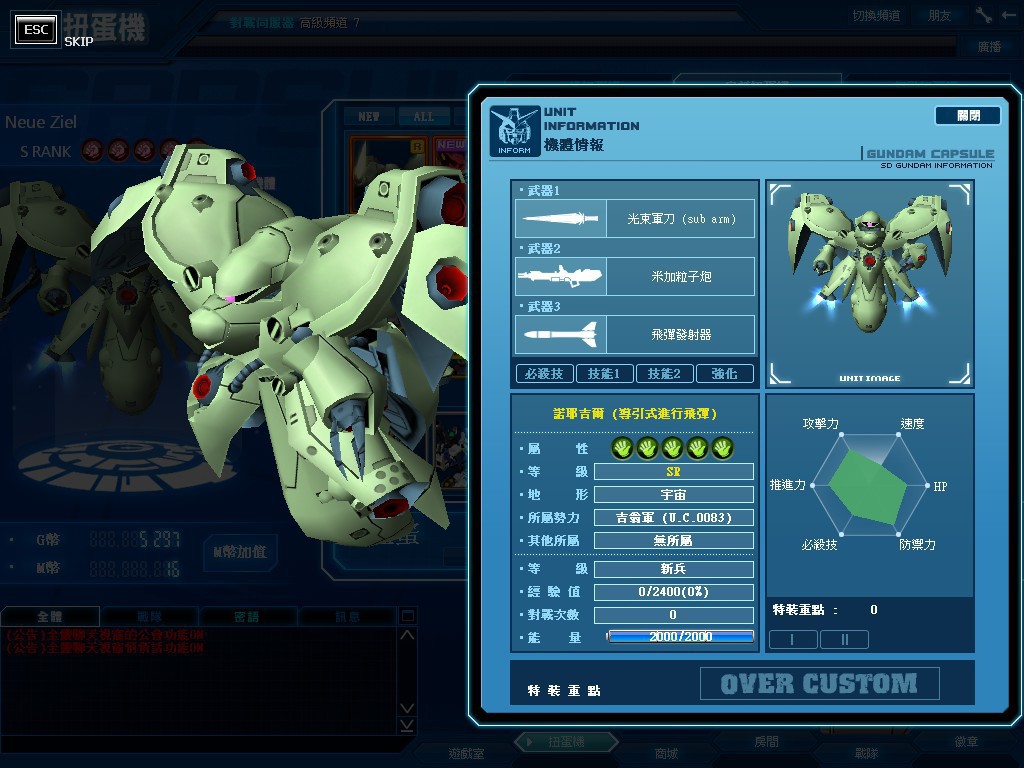This screenshot has width=1024, height=768.
Task: Open the 切換頻道 channel switch menu
Action: tap(876, 16)
